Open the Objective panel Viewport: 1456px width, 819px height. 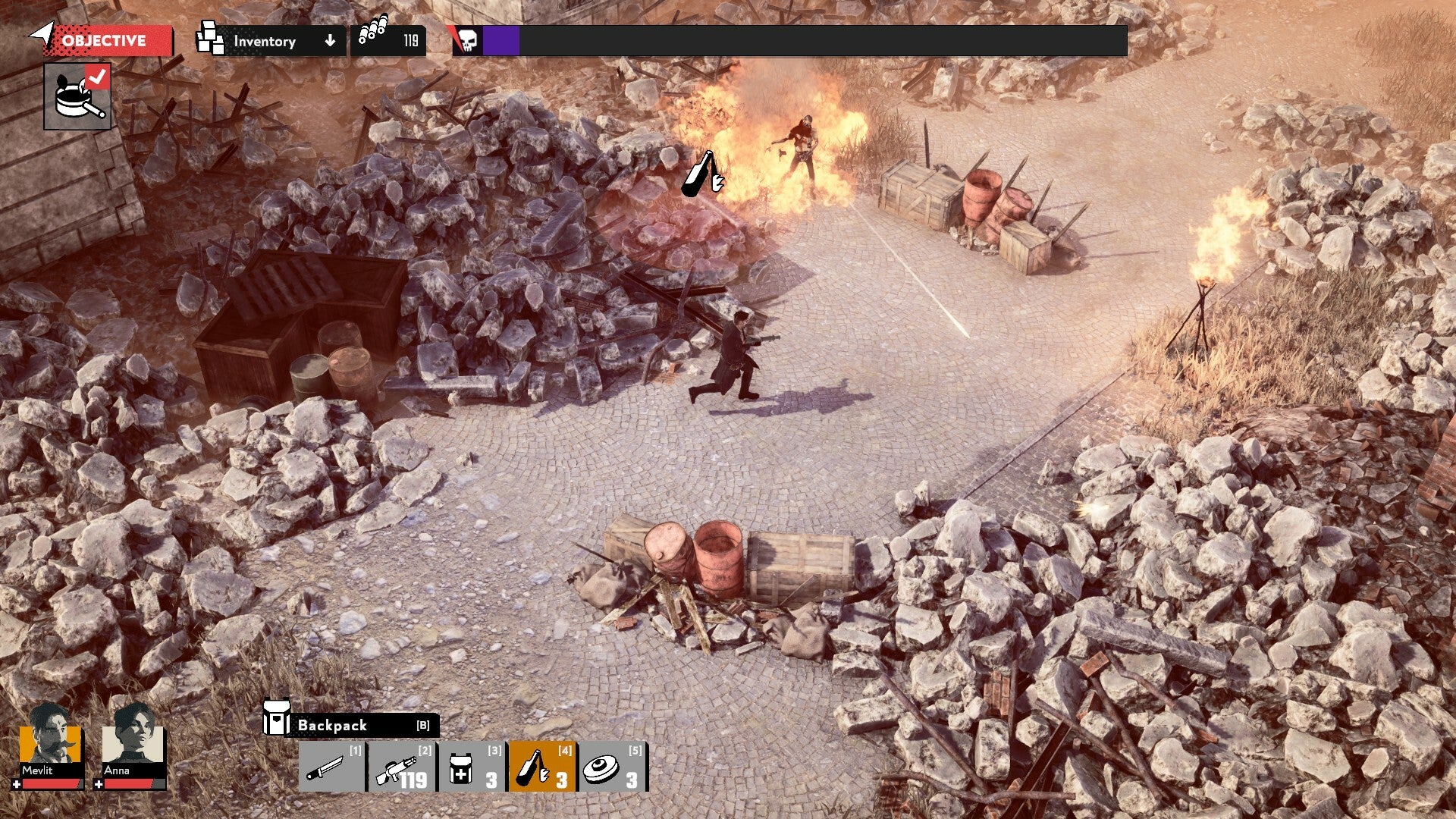click(103, 41)
